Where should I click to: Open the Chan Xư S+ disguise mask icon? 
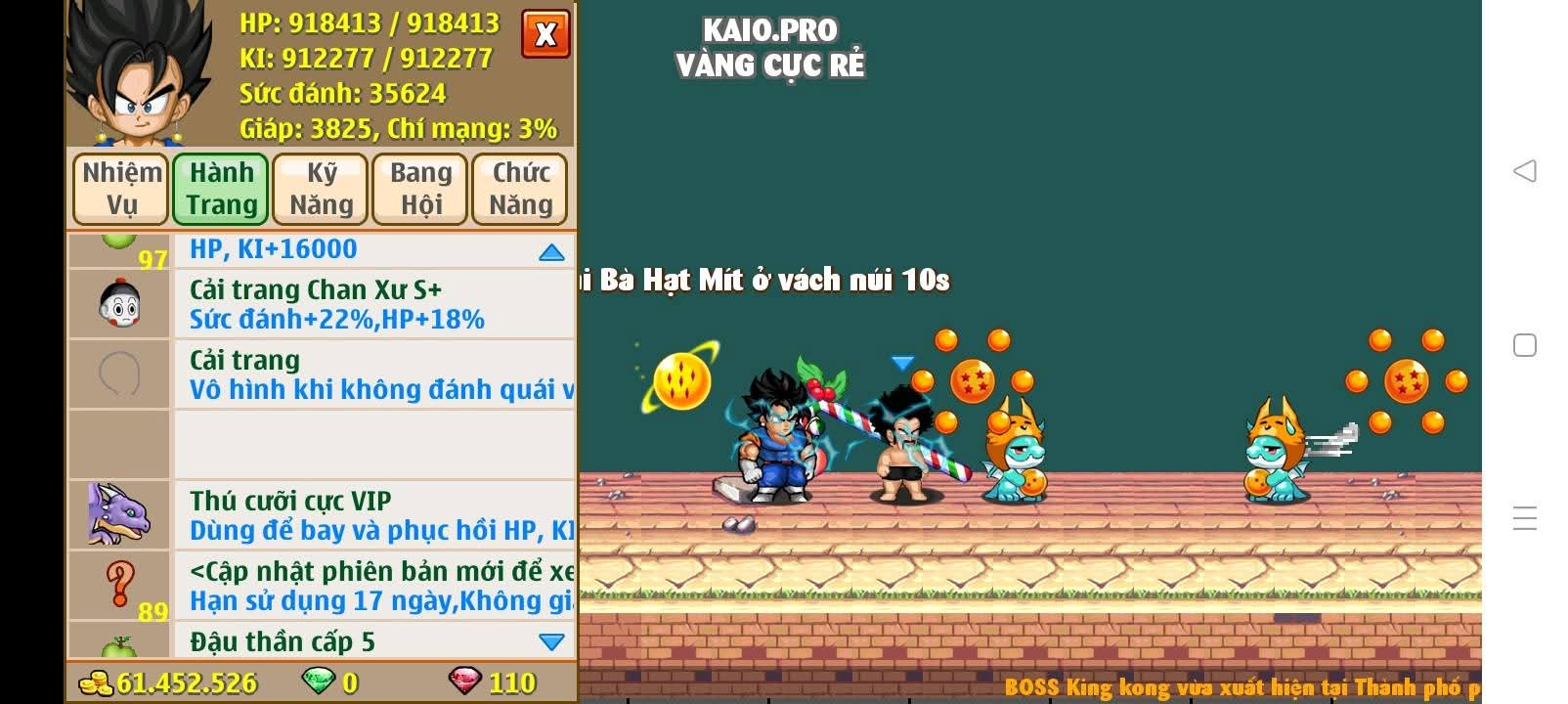pos(117,302)
